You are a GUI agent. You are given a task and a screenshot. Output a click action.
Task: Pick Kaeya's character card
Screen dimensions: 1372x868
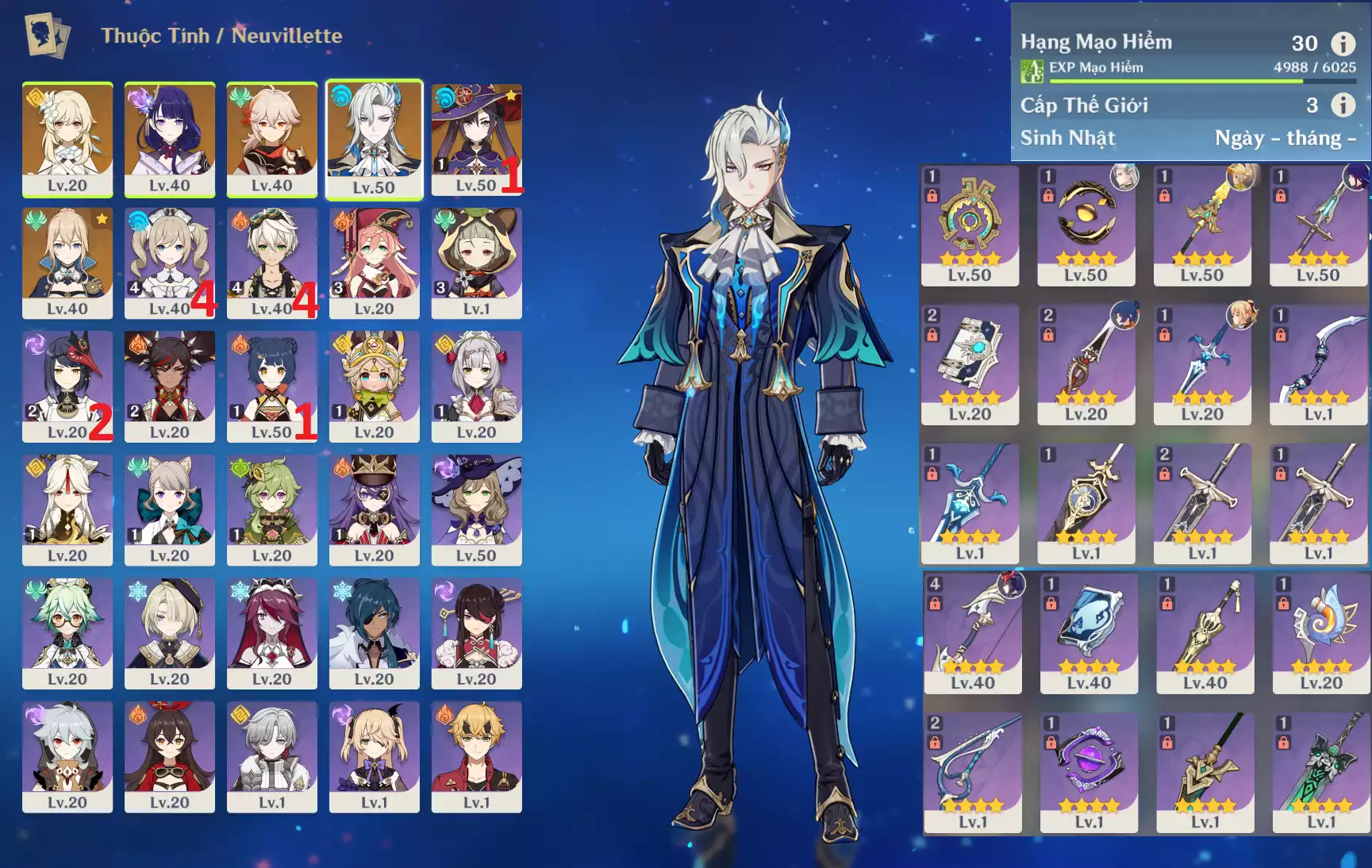click(374, 632)
